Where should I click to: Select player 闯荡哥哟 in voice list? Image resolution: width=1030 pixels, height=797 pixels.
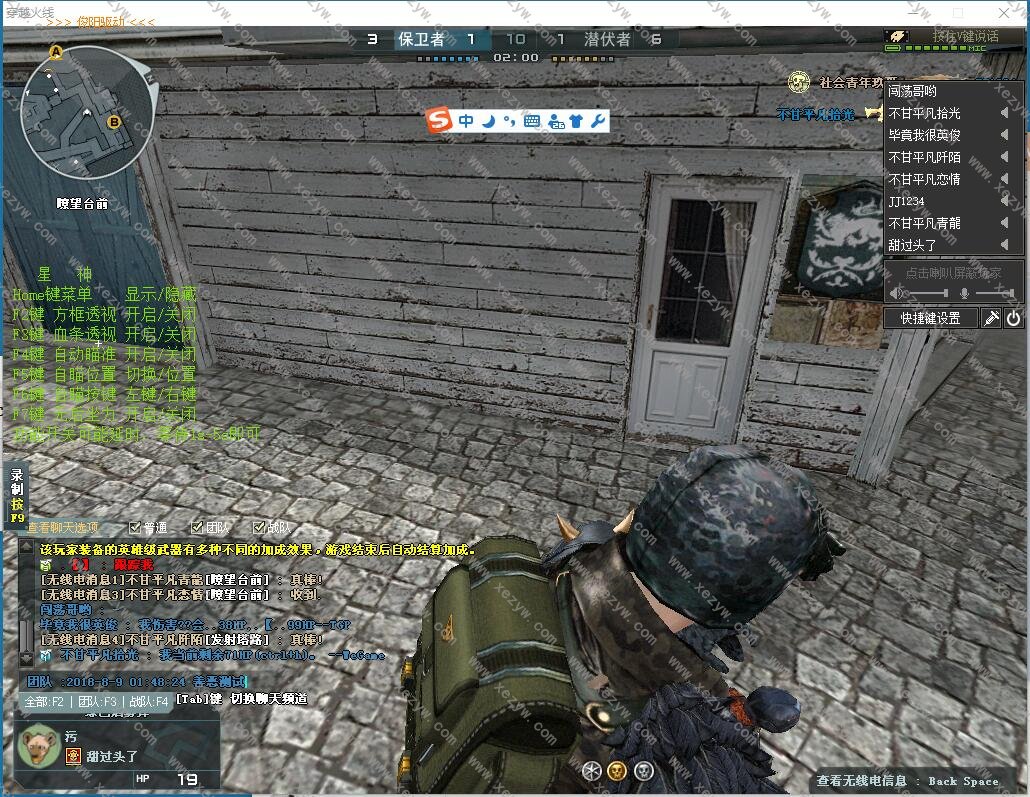click(x=913, y=91)
